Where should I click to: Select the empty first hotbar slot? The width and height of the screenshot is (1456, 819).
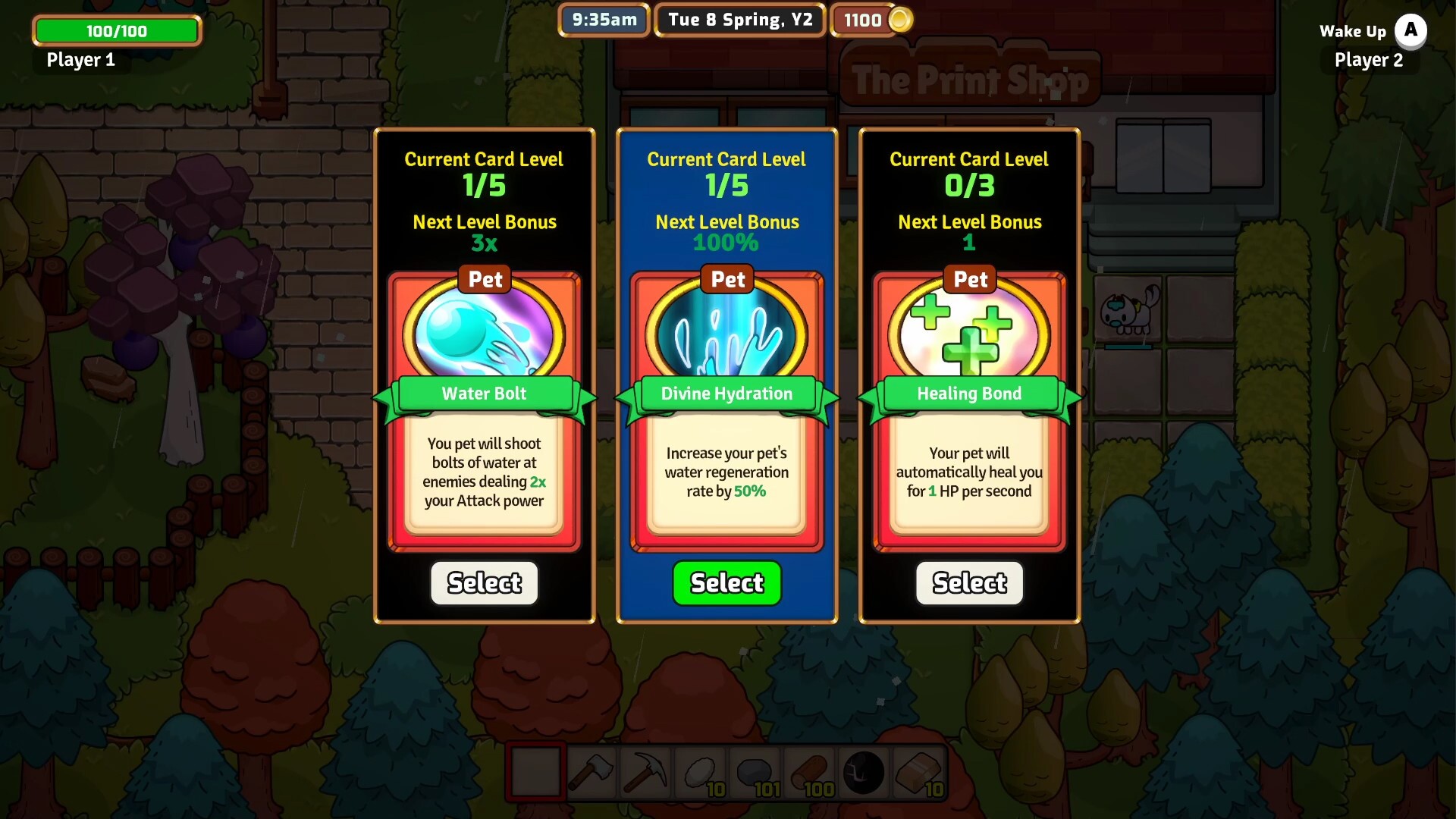[x=538, y=772]
